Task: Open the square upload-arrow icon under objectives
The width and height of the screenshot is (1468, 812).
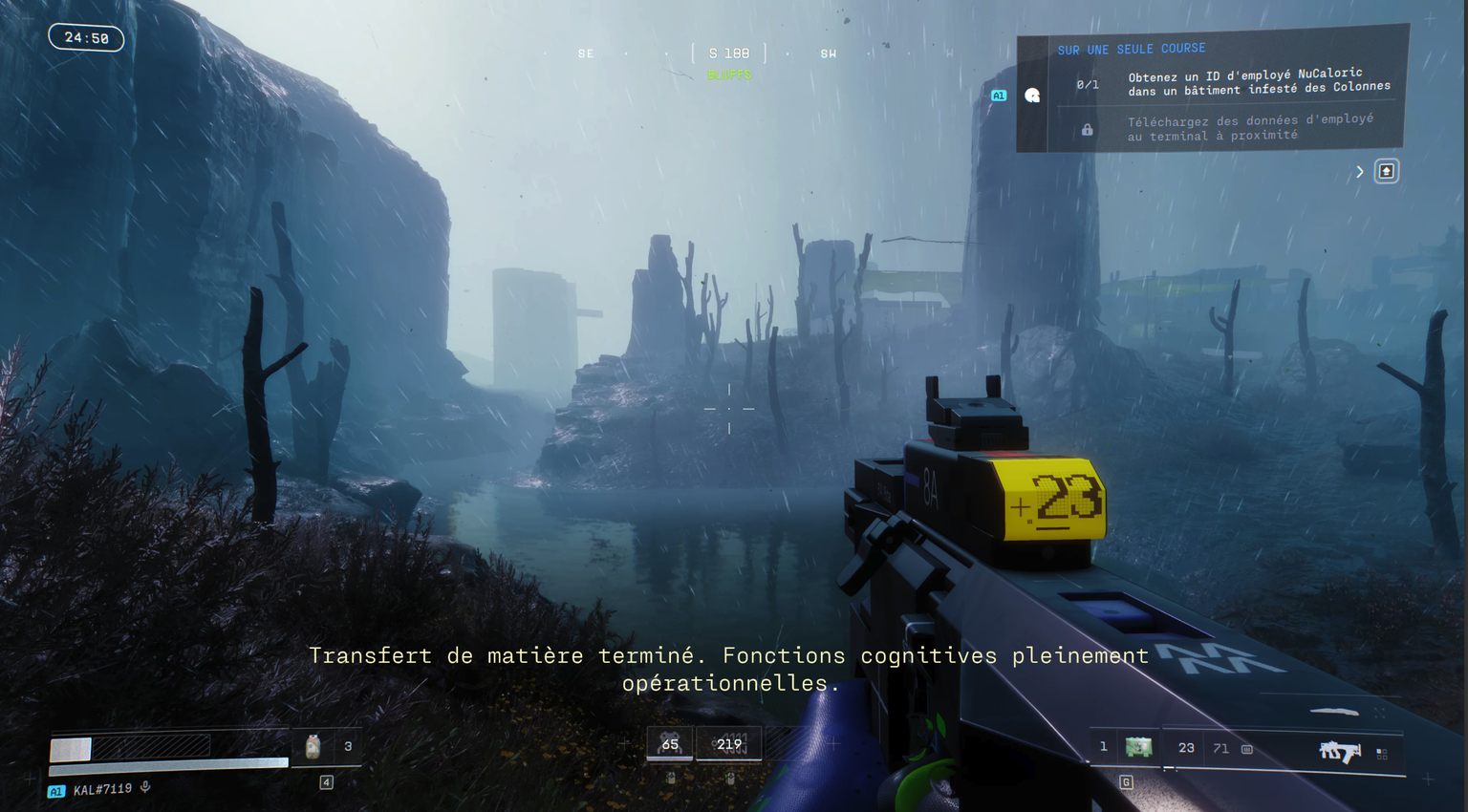Action: click(x=1386, y=171)
